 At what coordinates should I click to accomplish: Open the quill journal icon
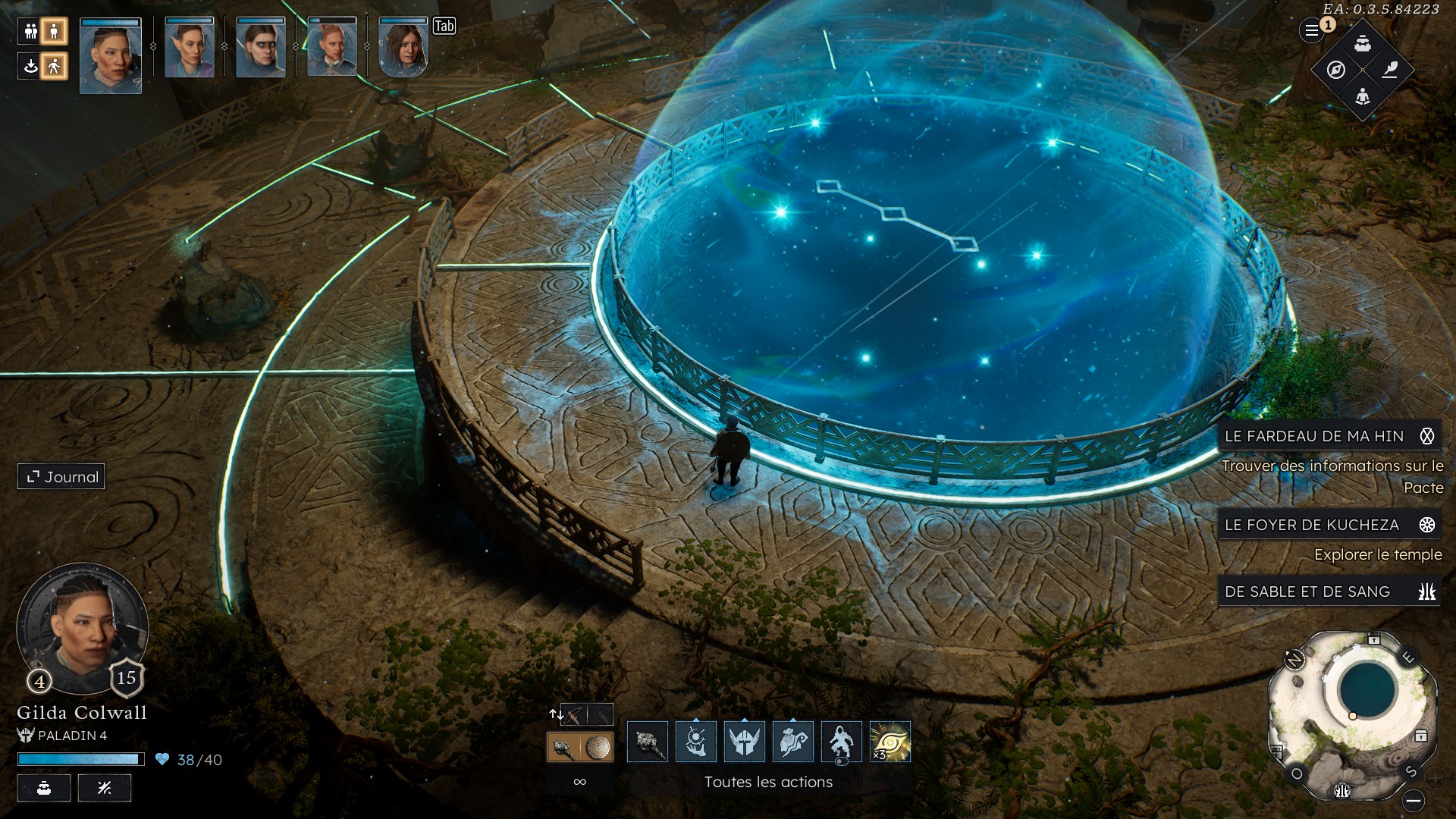click(1389, 70)
